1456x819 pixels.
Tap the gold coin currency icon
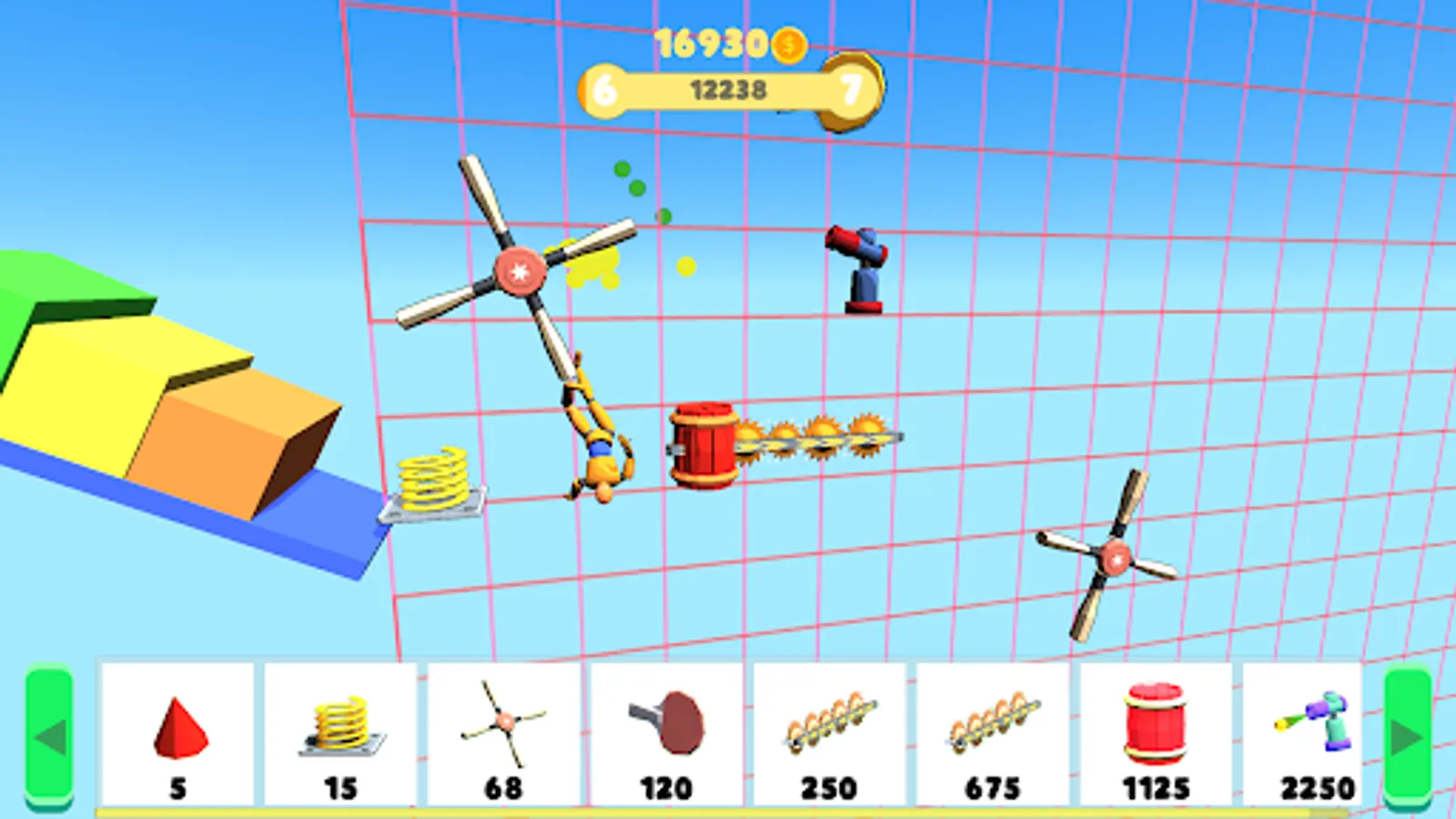788,43
